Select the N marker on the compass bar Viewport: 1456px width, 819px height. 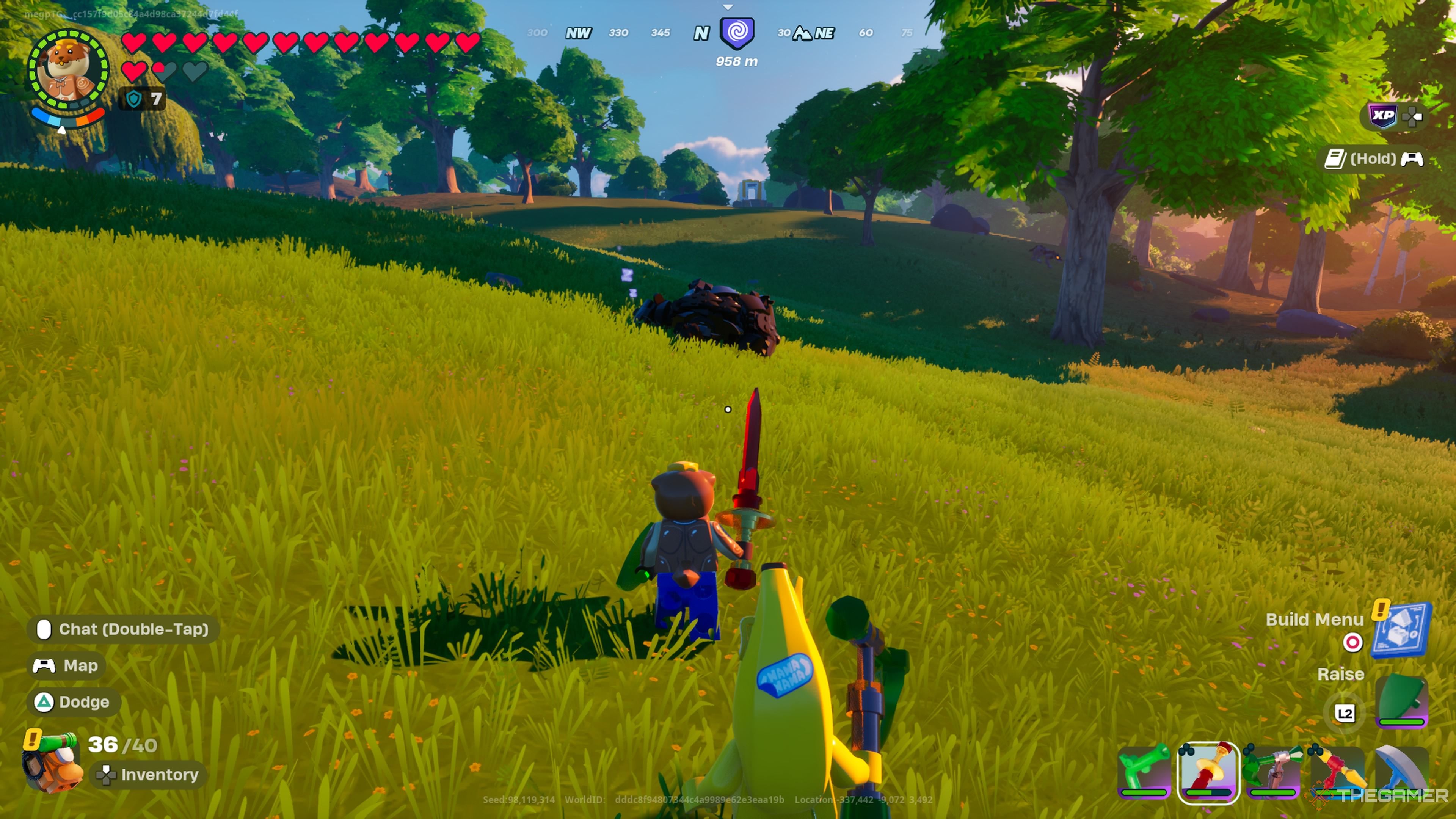tap(701, 33)
